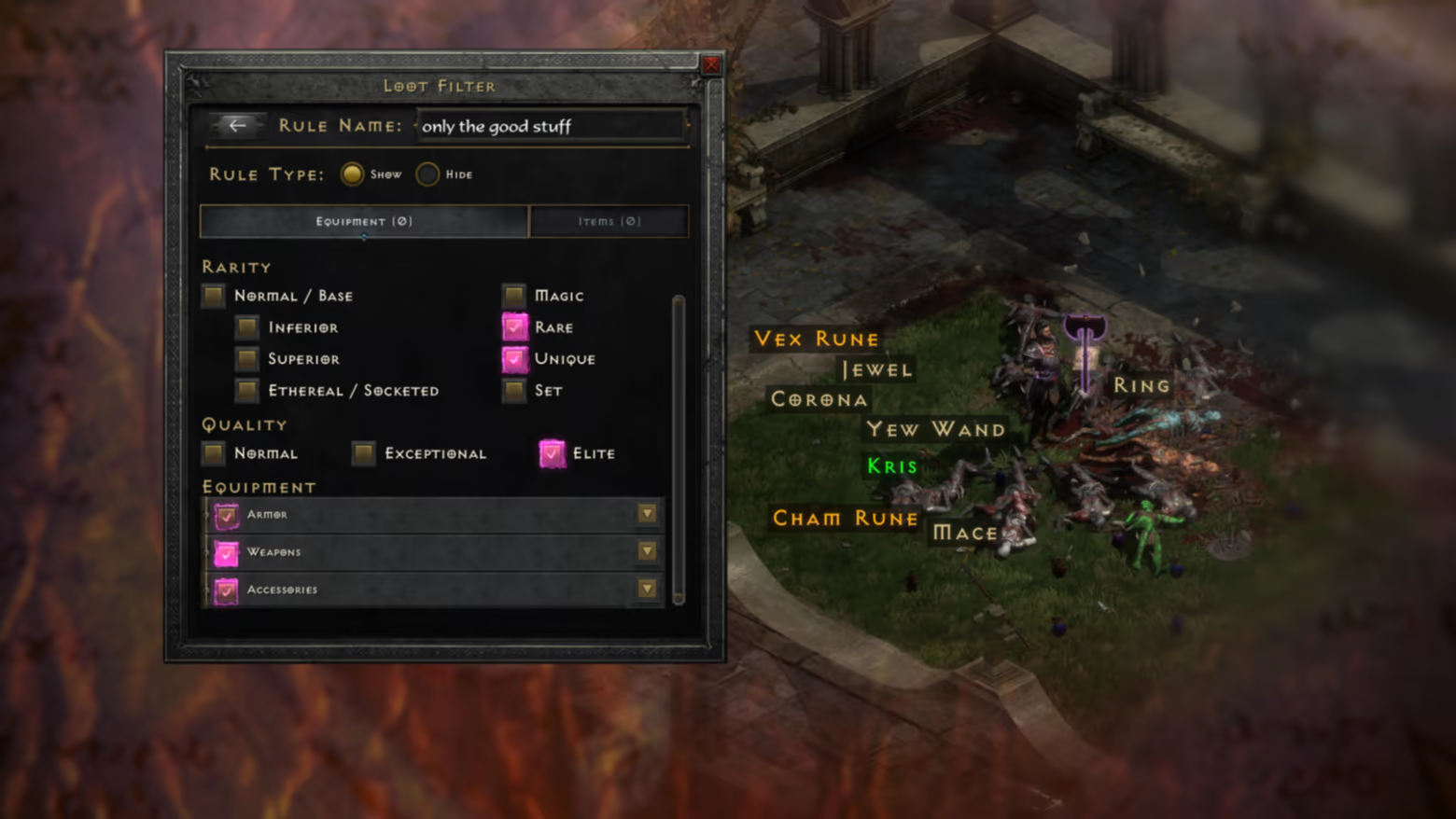Viewport: 1456px width, 819px height.
Task: Select the Show rule type
Action: pyautogui.click(x=352, y=174)
